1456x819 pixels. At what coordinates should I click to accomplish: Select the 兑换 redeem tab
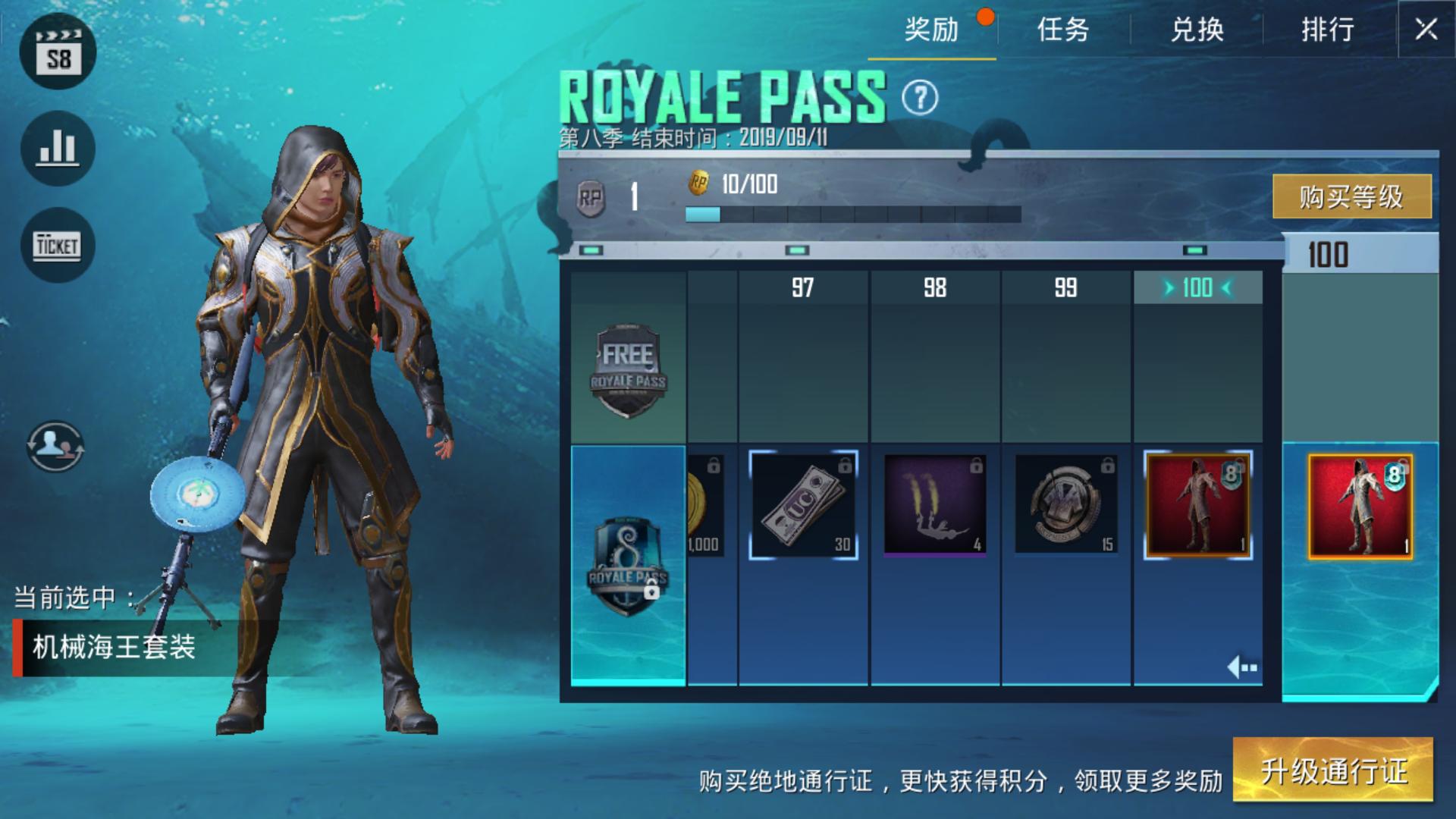pos(1197,30)
